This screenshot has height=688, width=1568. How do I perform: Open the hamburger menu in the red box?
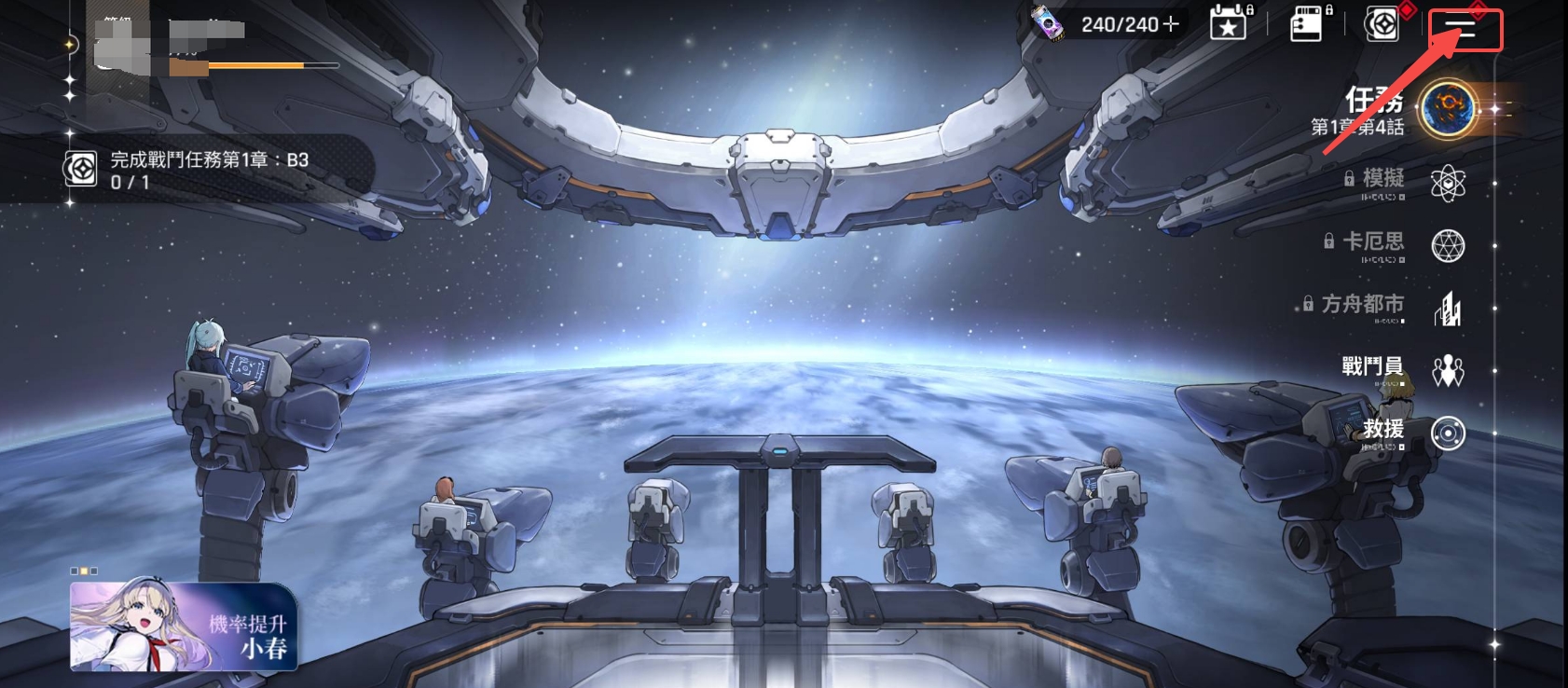1465,30
